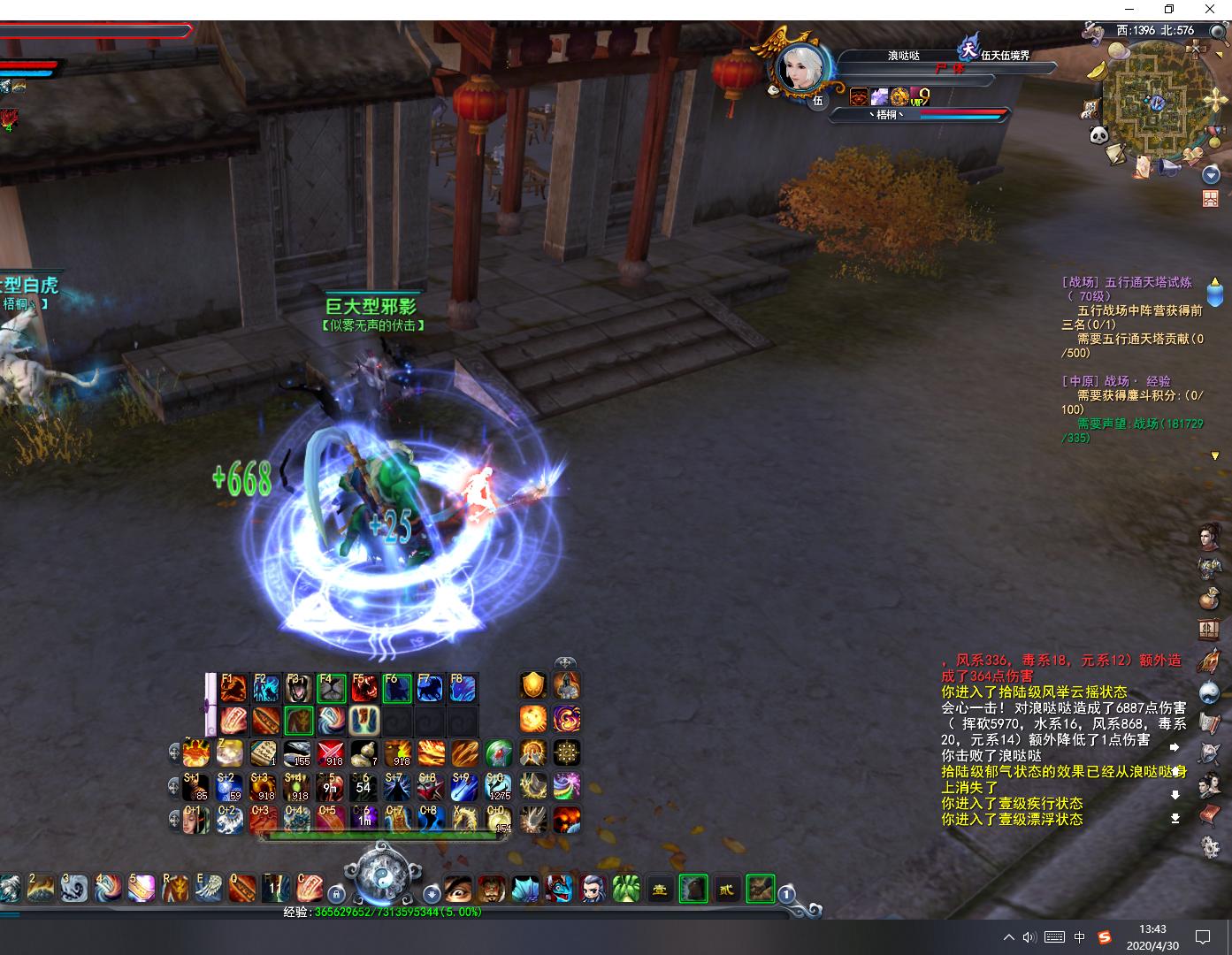Activate the C+1 sleeping woman skill
Screen dimensions: 1232x955
click(x=196, y=820)
